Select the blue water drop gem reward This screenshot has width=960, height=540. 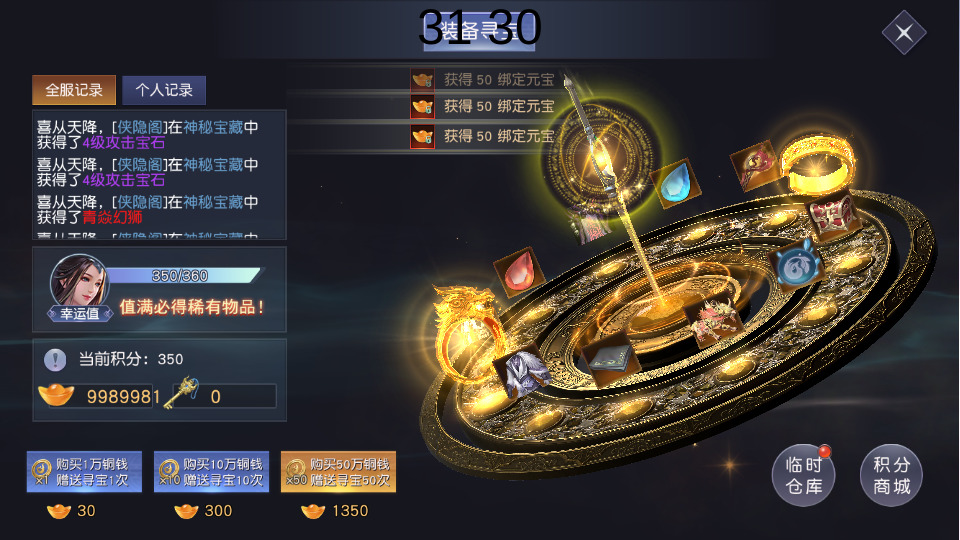point(676,184)
